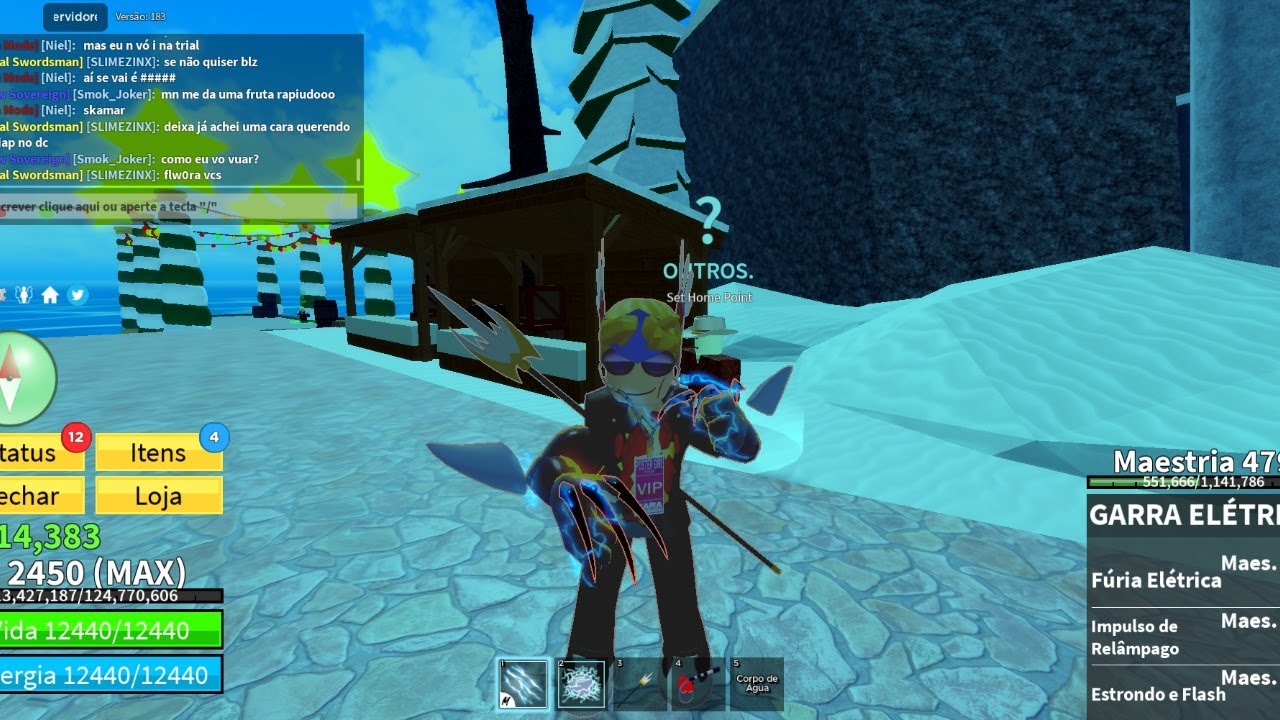Select the red item in slot 4

(697, 684)
